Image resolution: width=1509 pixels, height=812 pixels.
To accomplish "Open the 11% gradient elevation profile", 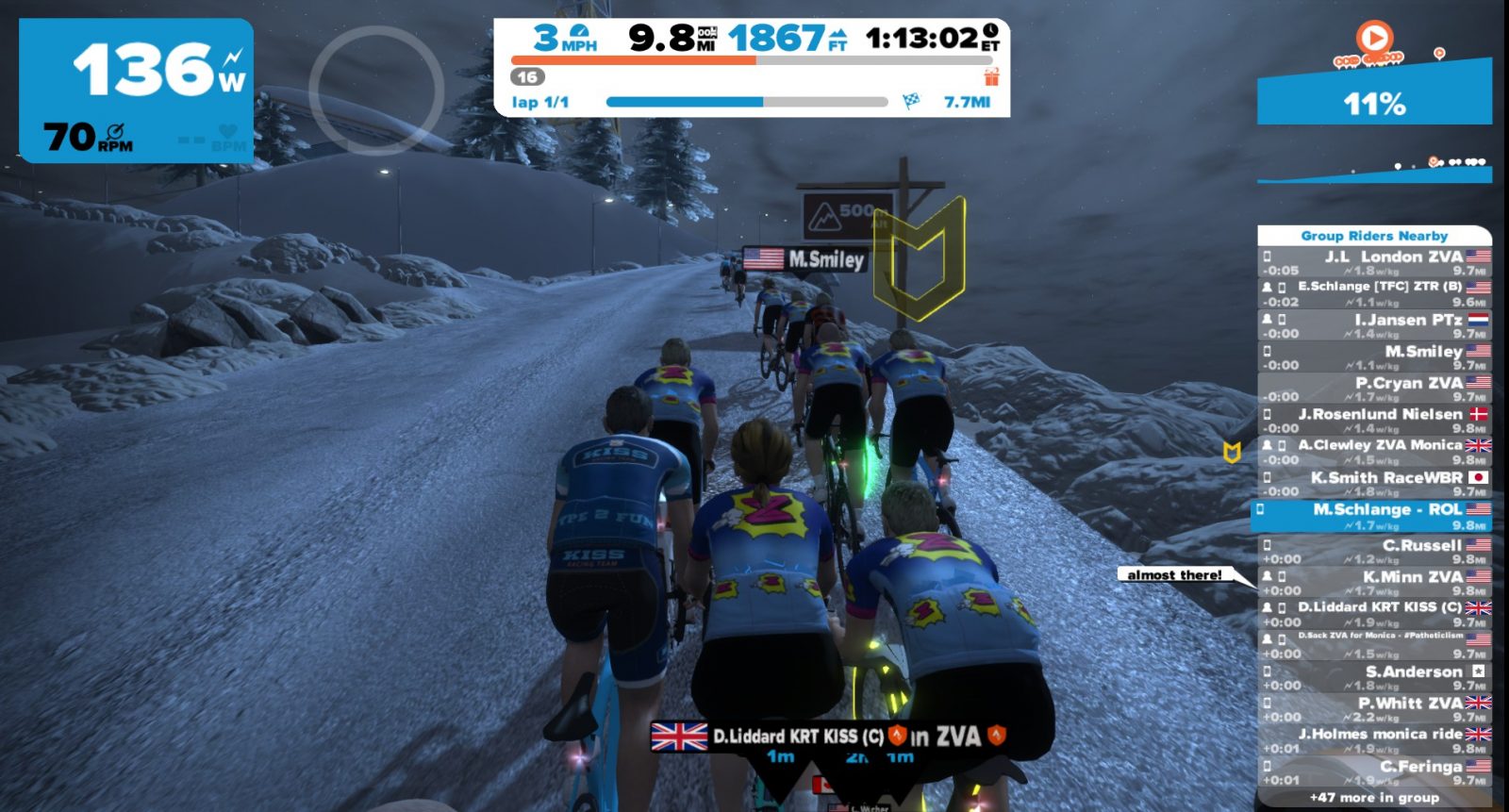I will [x=1374, y=102].
